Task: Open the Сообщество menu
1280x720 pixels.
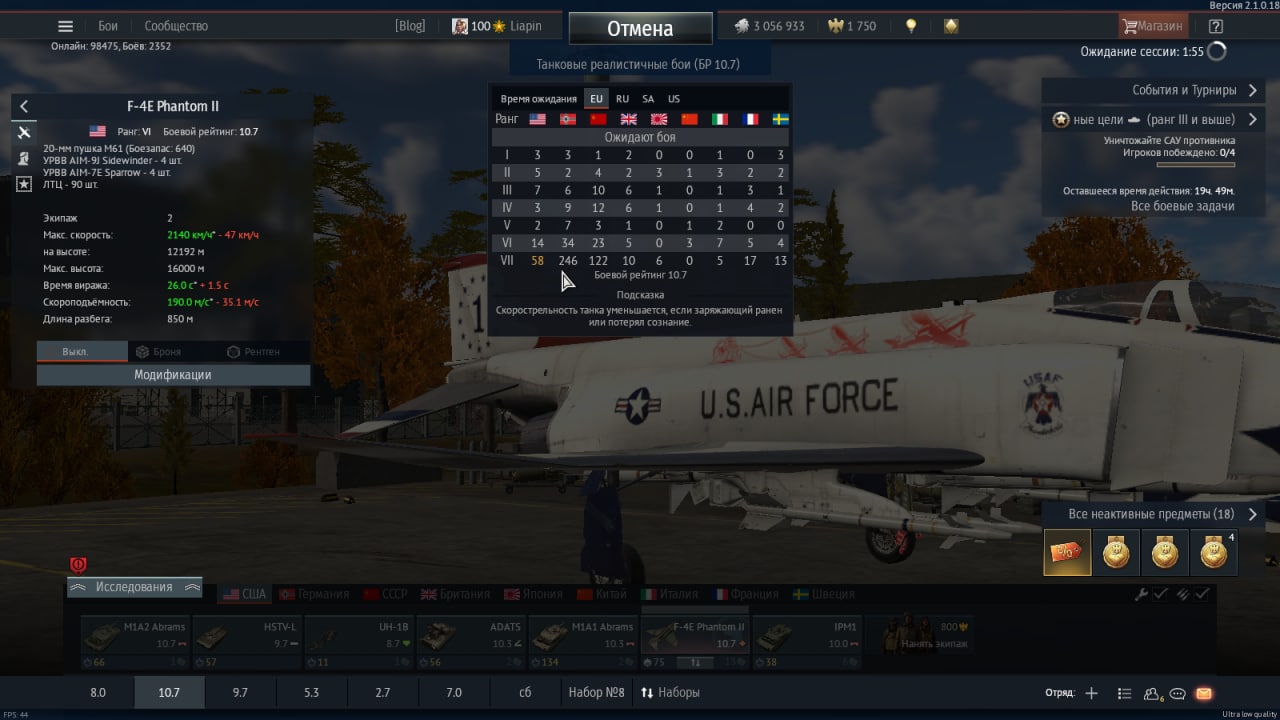Action: (x=176, y=26)
